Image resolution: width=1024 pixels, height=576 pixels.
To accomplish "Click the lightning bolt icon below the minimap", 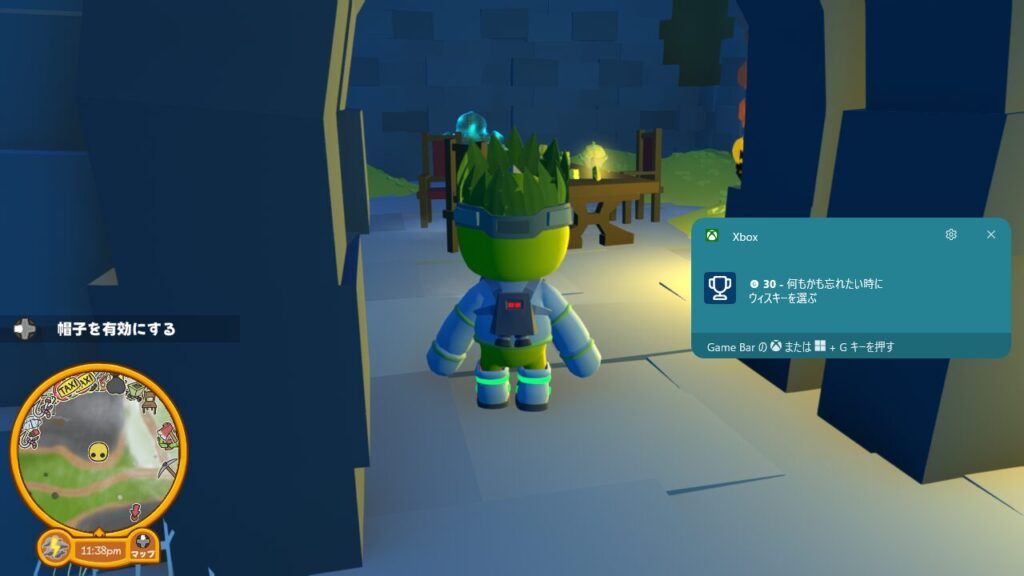I will (55, 548).
